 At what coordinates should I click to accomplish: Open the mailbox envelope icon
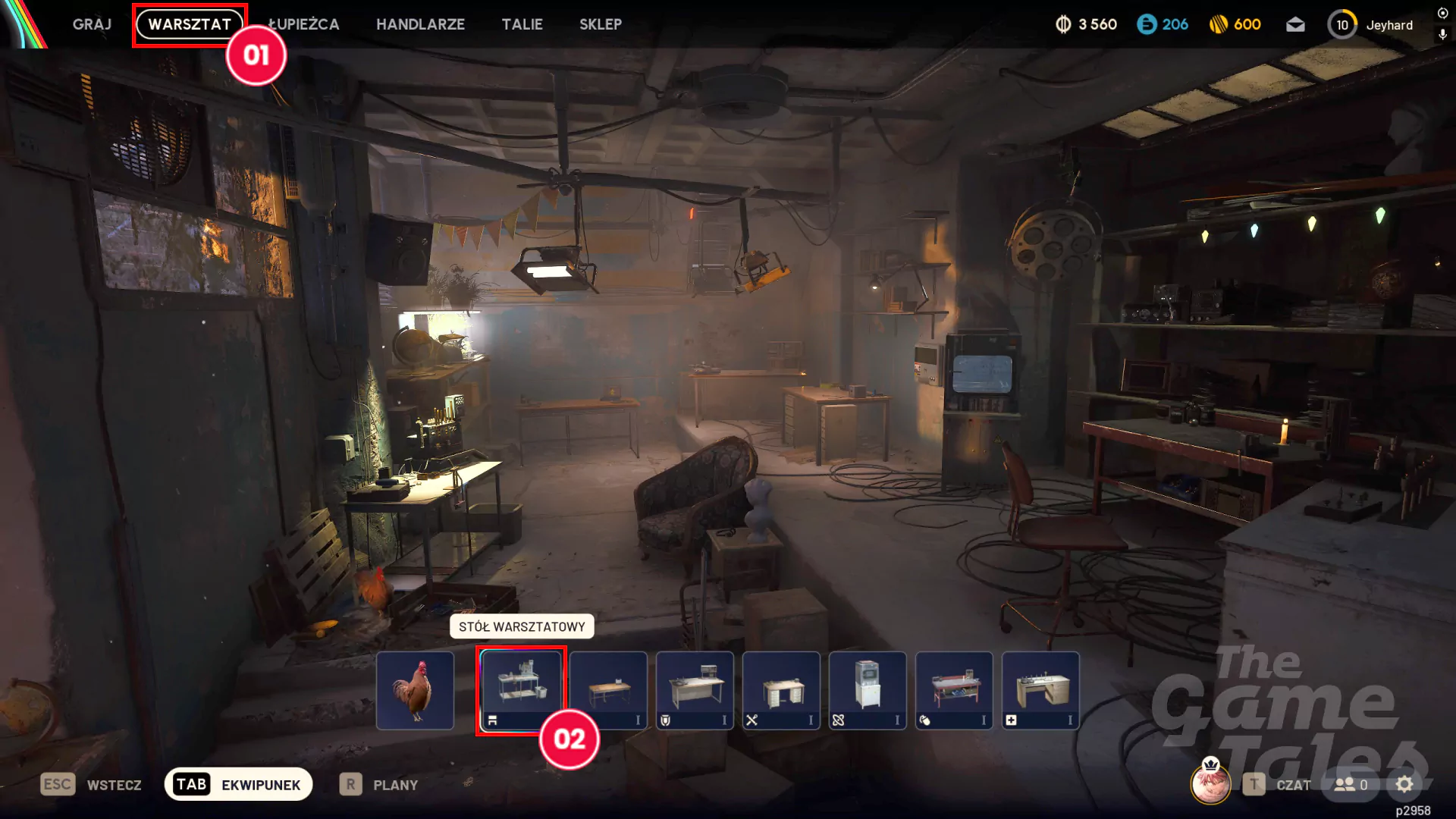pyautogui.click(x=1295, y=25)
